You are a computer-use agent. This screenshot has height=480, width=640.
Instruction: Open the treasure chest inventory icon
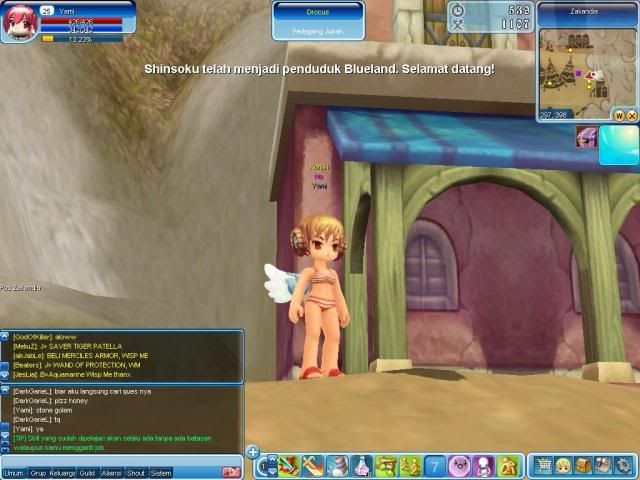(582, 465)
